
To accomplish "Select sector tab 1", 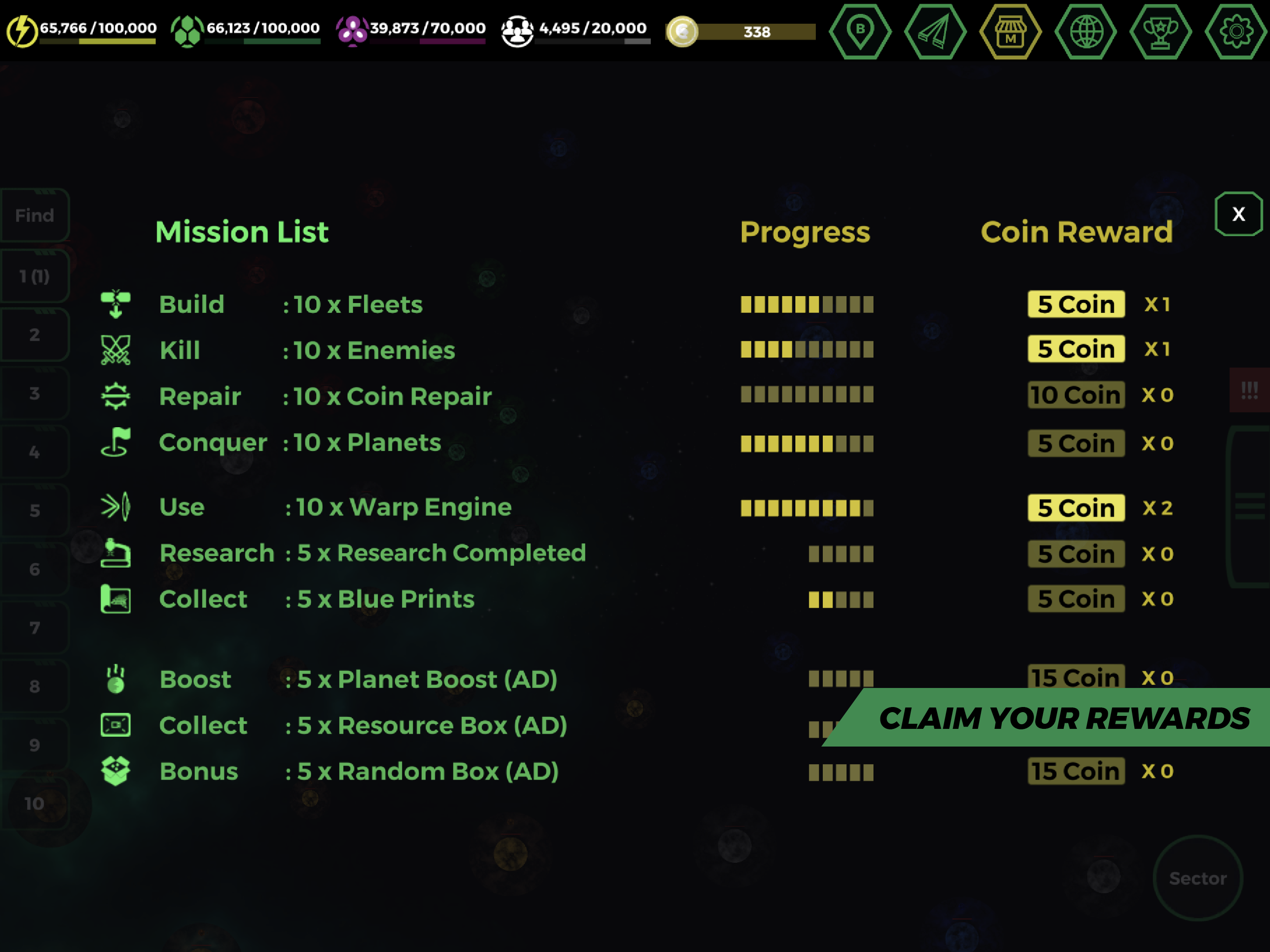I will tap(34, 276).
